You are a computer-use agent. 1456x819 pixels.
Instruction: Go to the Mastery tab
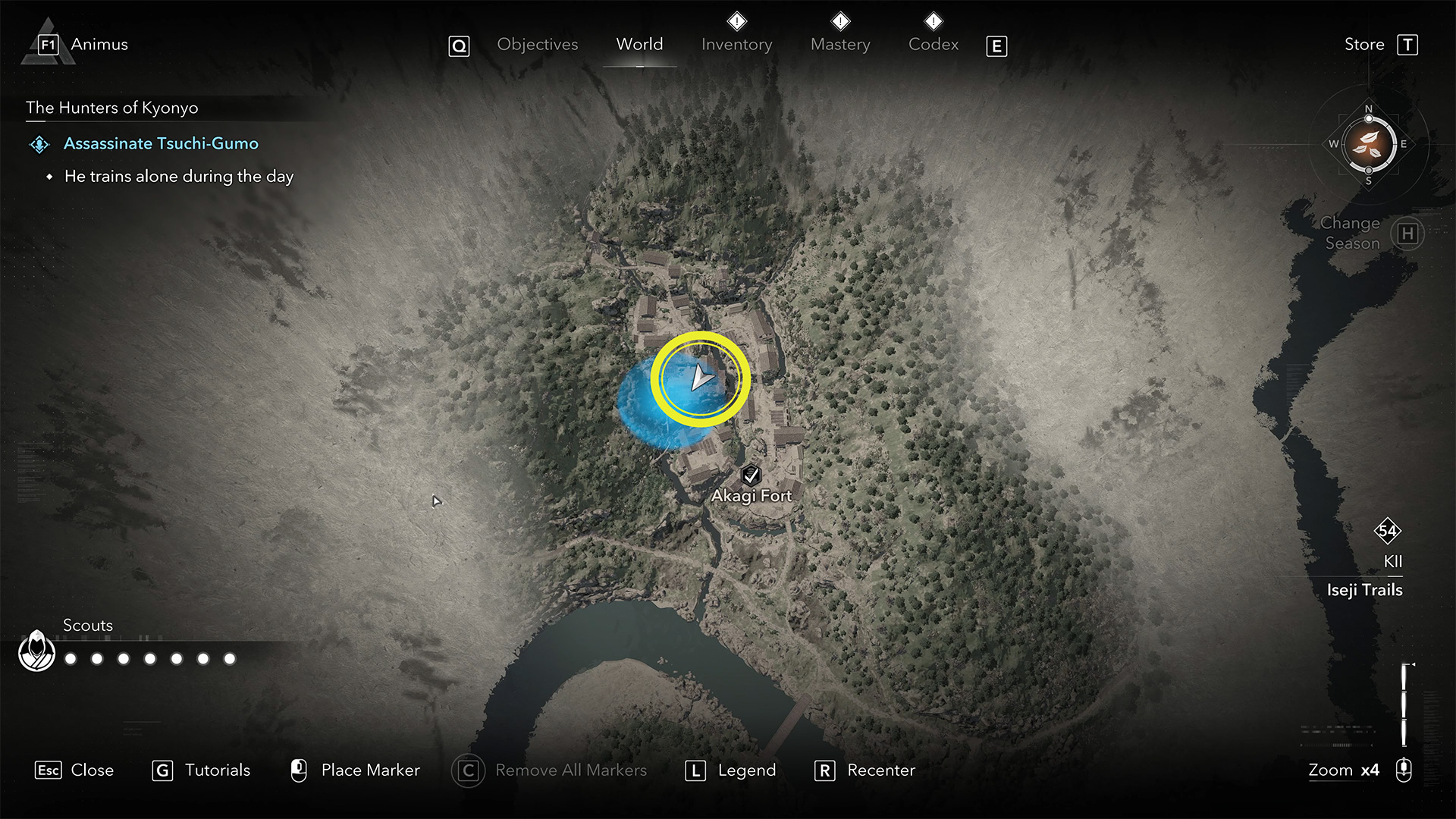tap(840, 45)
